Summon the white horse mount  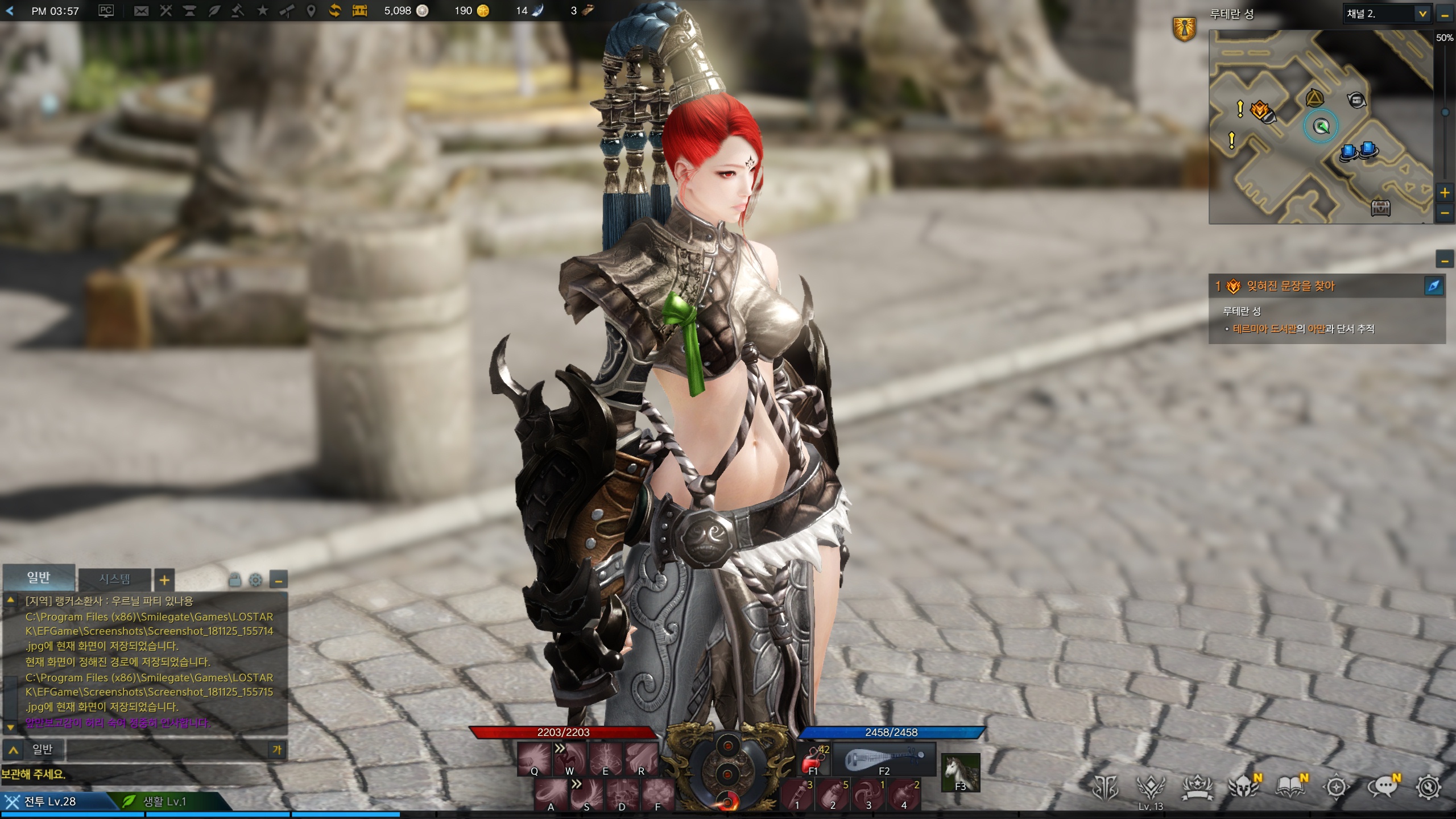960,772
